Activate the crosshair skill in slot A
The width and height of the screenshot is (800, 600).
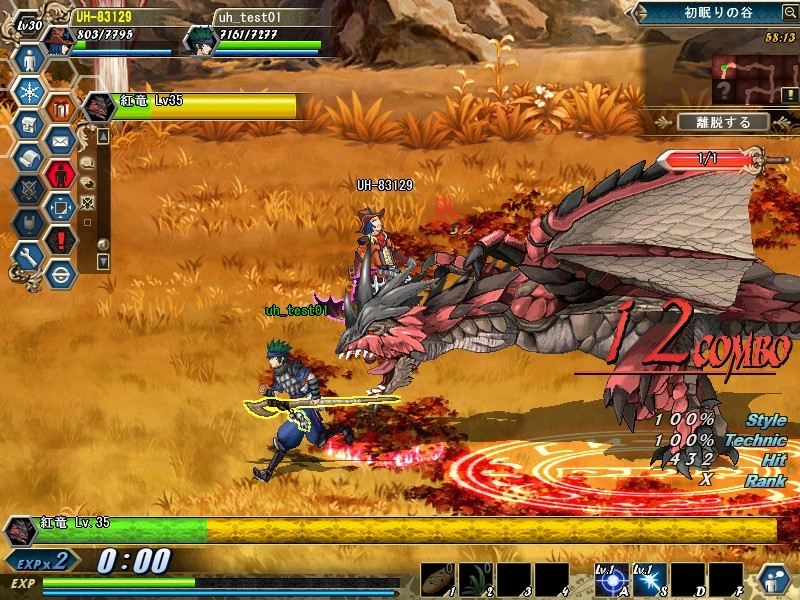pos(610,578)
